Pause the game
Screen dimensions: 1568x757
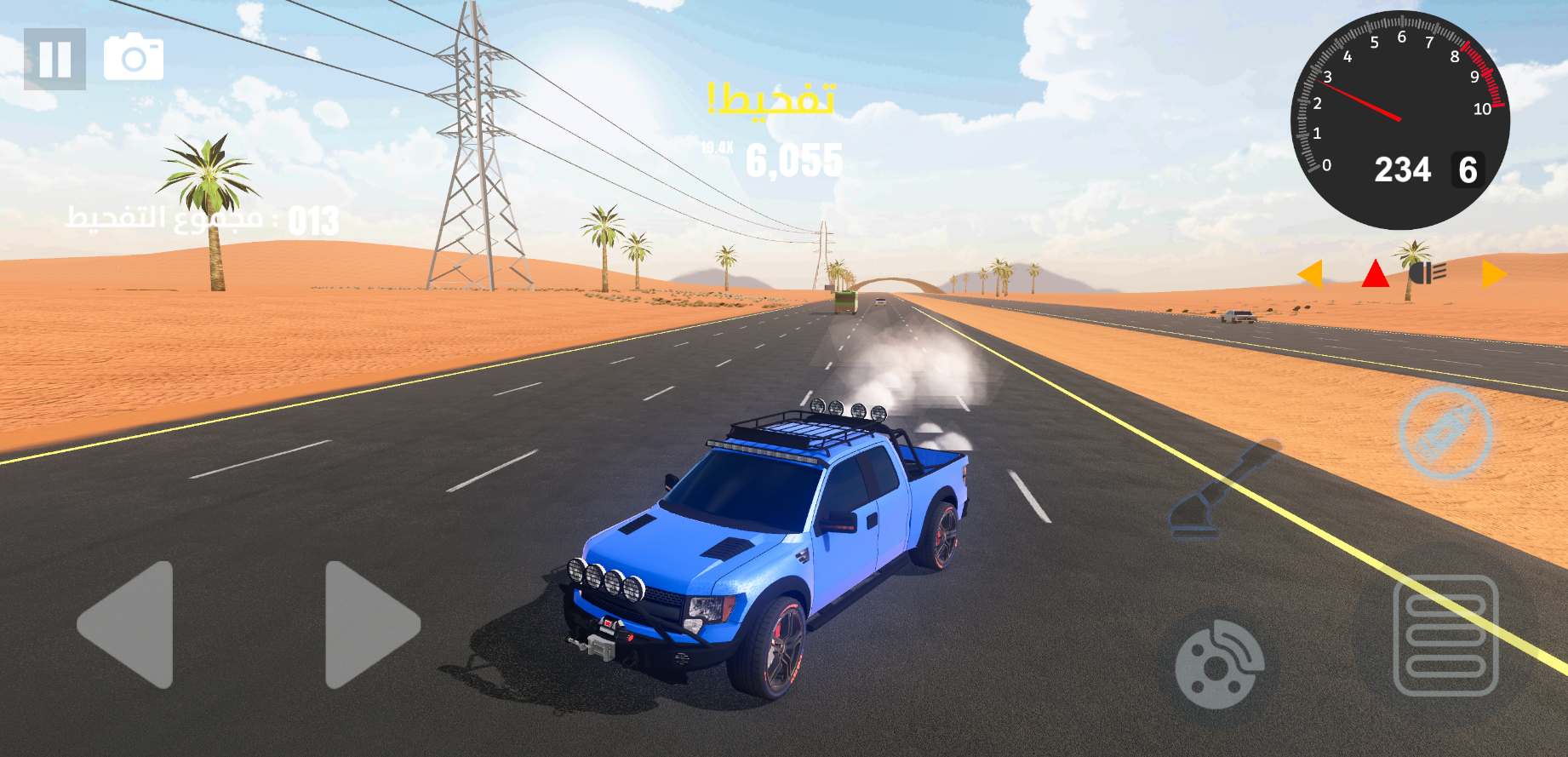(55, 60)
